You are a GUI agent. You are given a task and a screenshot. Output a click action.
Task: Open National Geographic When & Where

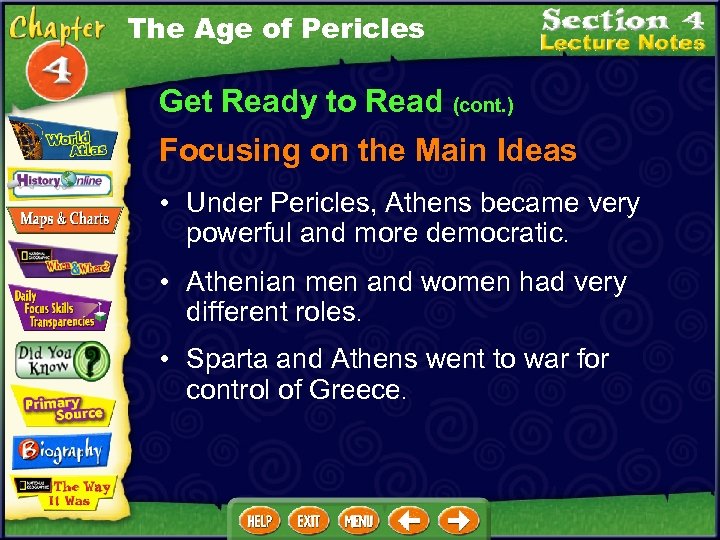62,261
